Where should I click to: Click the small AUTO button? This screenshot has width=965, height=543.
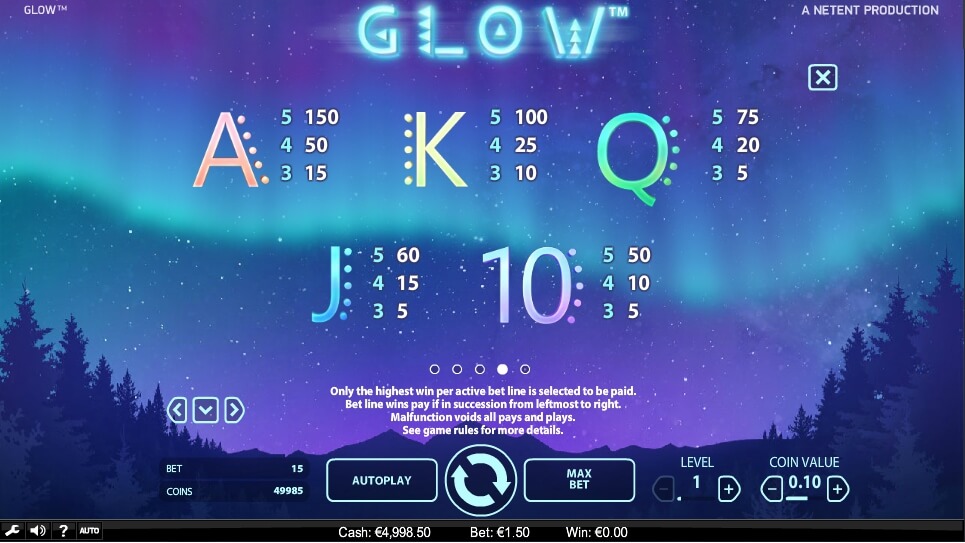(x=89, y=530)
